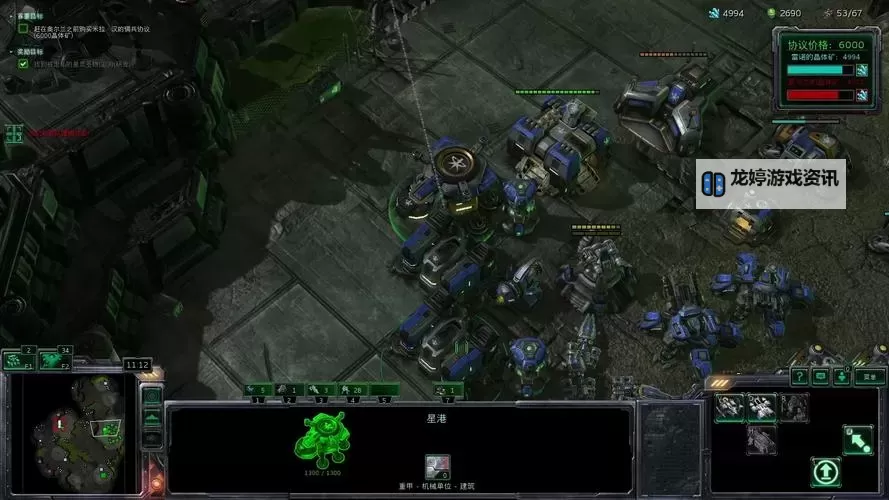
Task: Click the minimap ping signal button
Action: 152,395
